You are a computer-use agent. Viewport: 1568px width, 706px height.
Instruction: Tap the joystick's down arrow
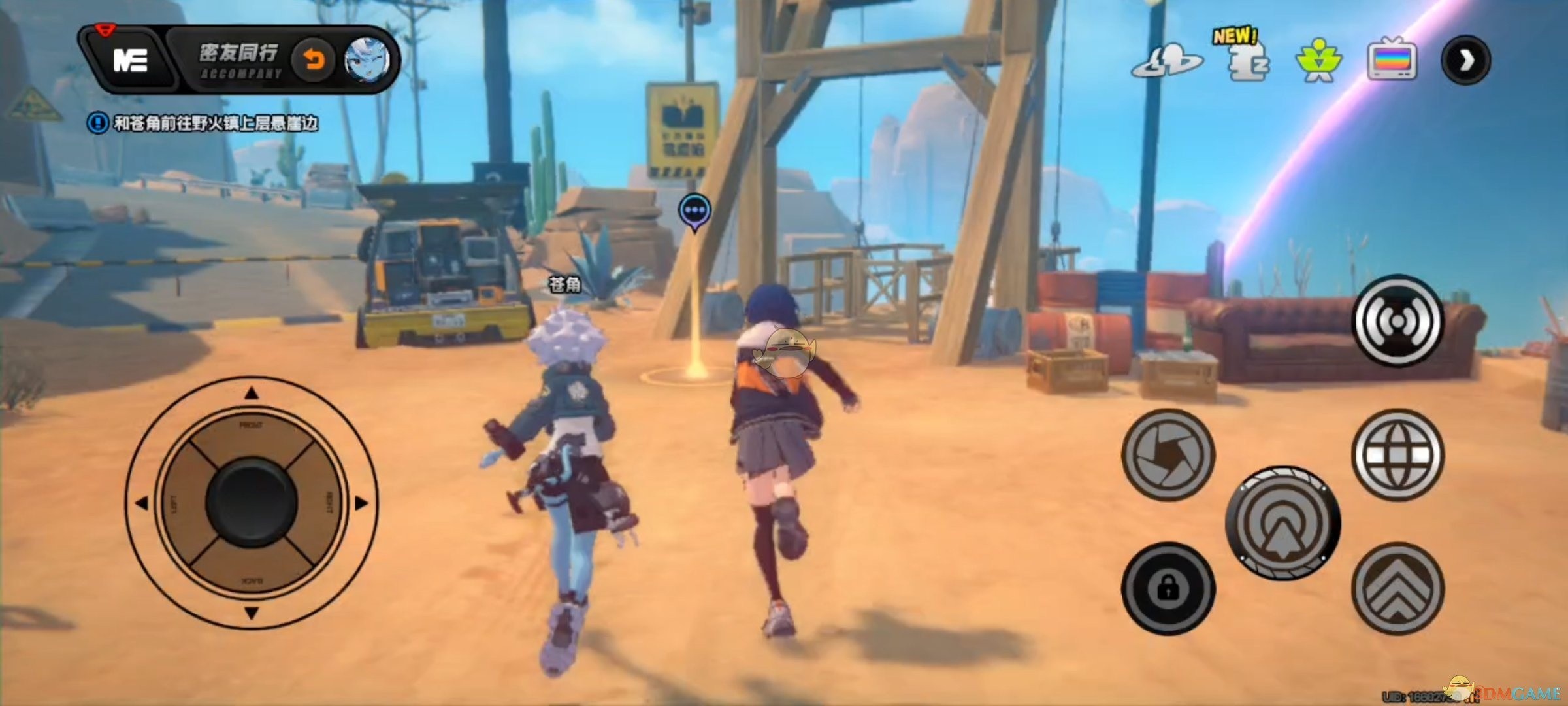252,613
